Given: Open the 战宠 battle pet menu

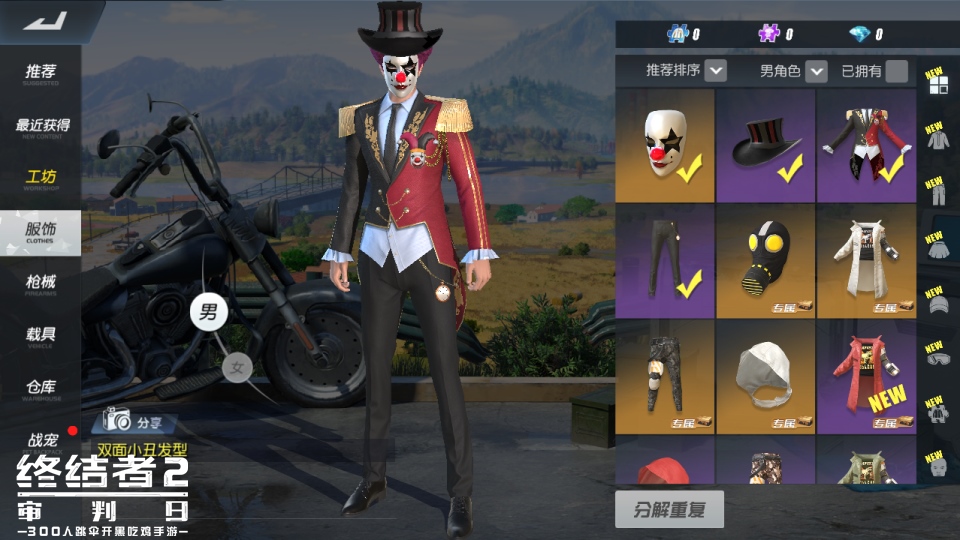Looking at the screenshot, I should pyautogui.click(x=41, y=440).
